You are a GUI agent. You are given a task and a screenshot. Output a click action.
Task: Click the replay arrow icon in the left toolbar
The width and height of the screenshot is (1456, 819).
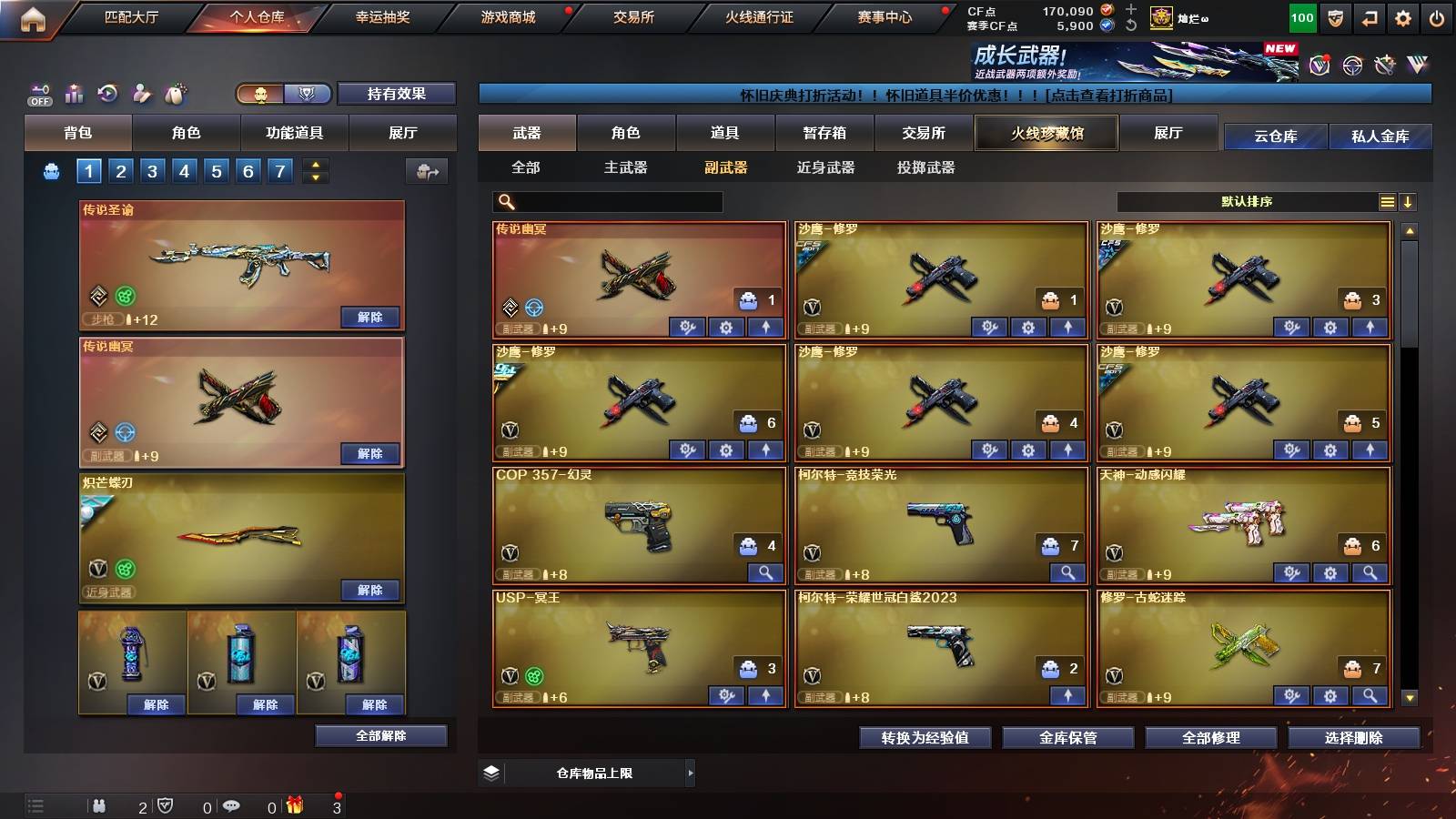tap(106, 92)
